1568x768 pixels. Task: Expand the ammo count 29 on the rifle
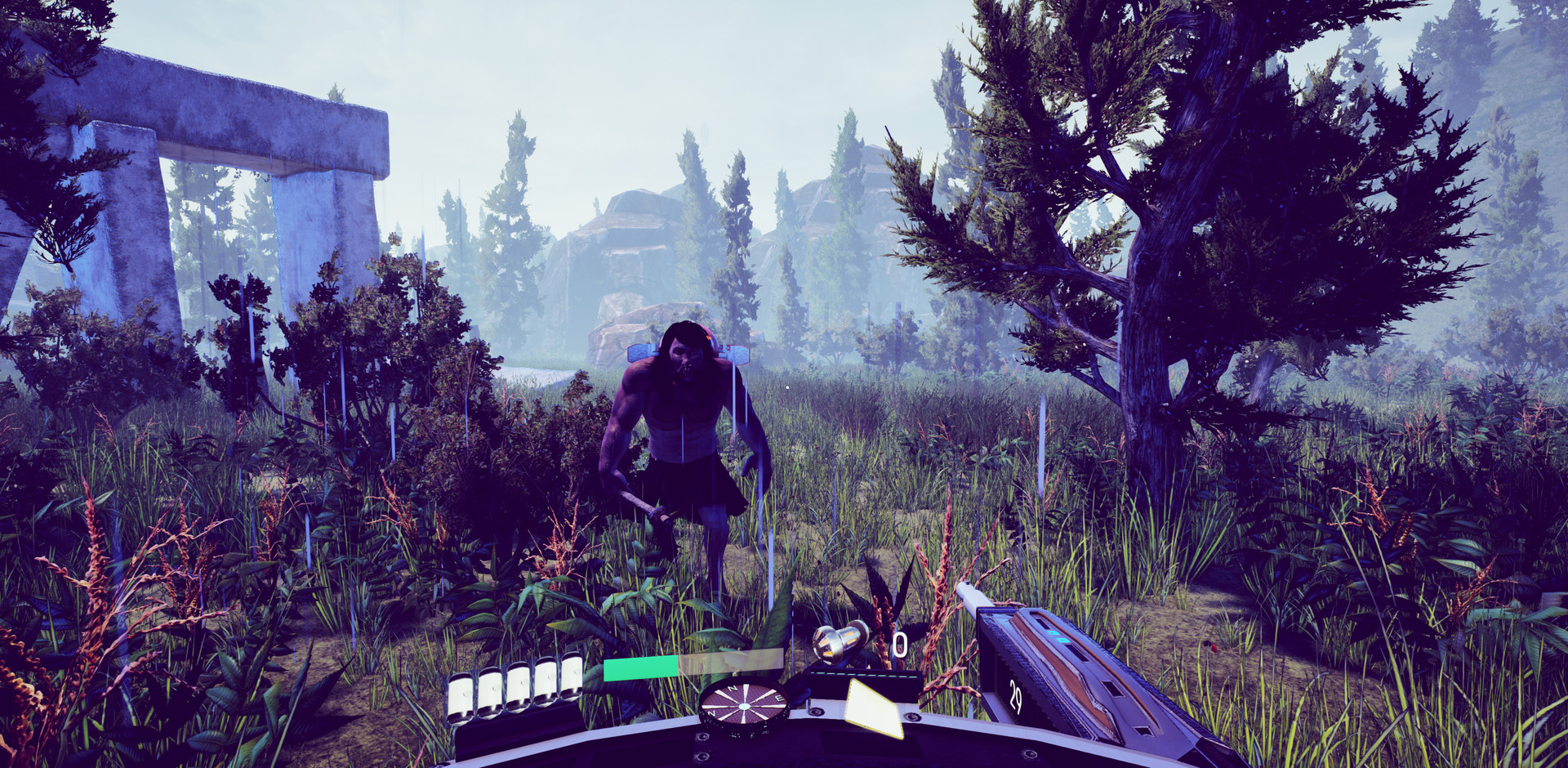click(x=1016, y=697)
